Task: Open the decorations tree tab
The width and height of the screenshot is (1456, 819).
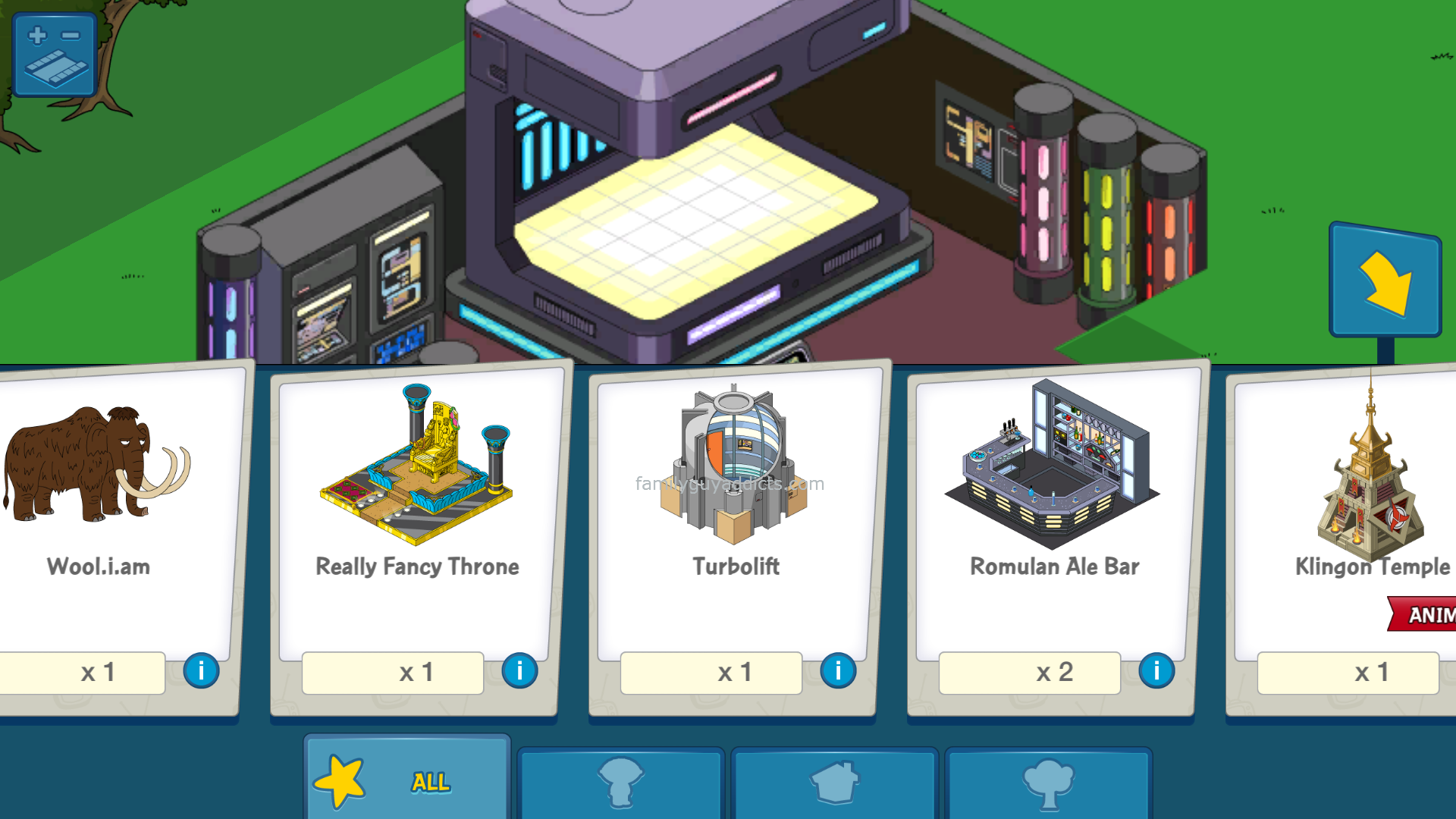Action: 1048,783
